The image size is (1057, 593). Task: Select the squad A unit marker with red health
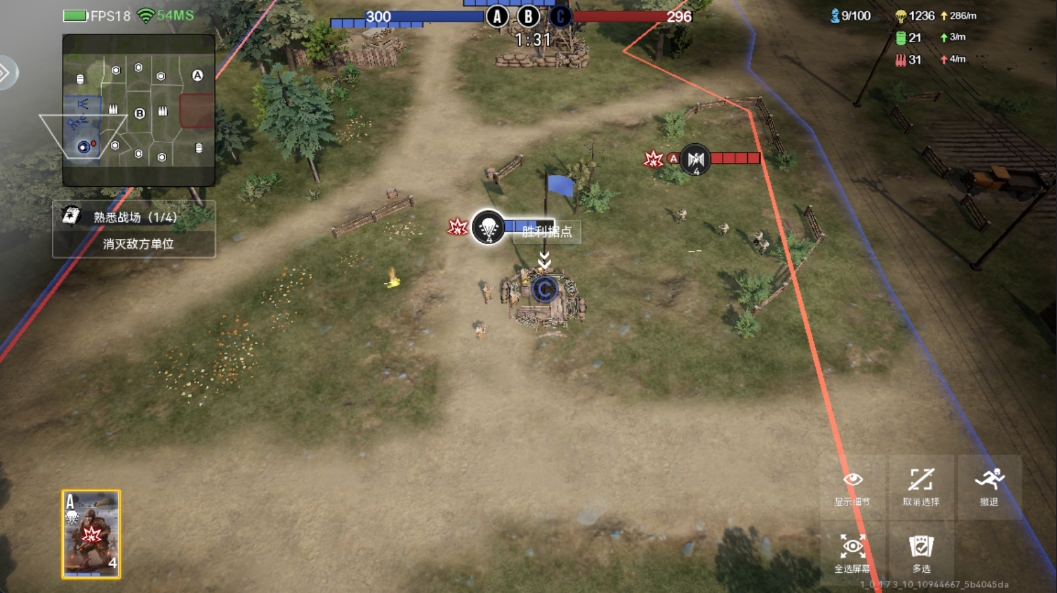695,159
